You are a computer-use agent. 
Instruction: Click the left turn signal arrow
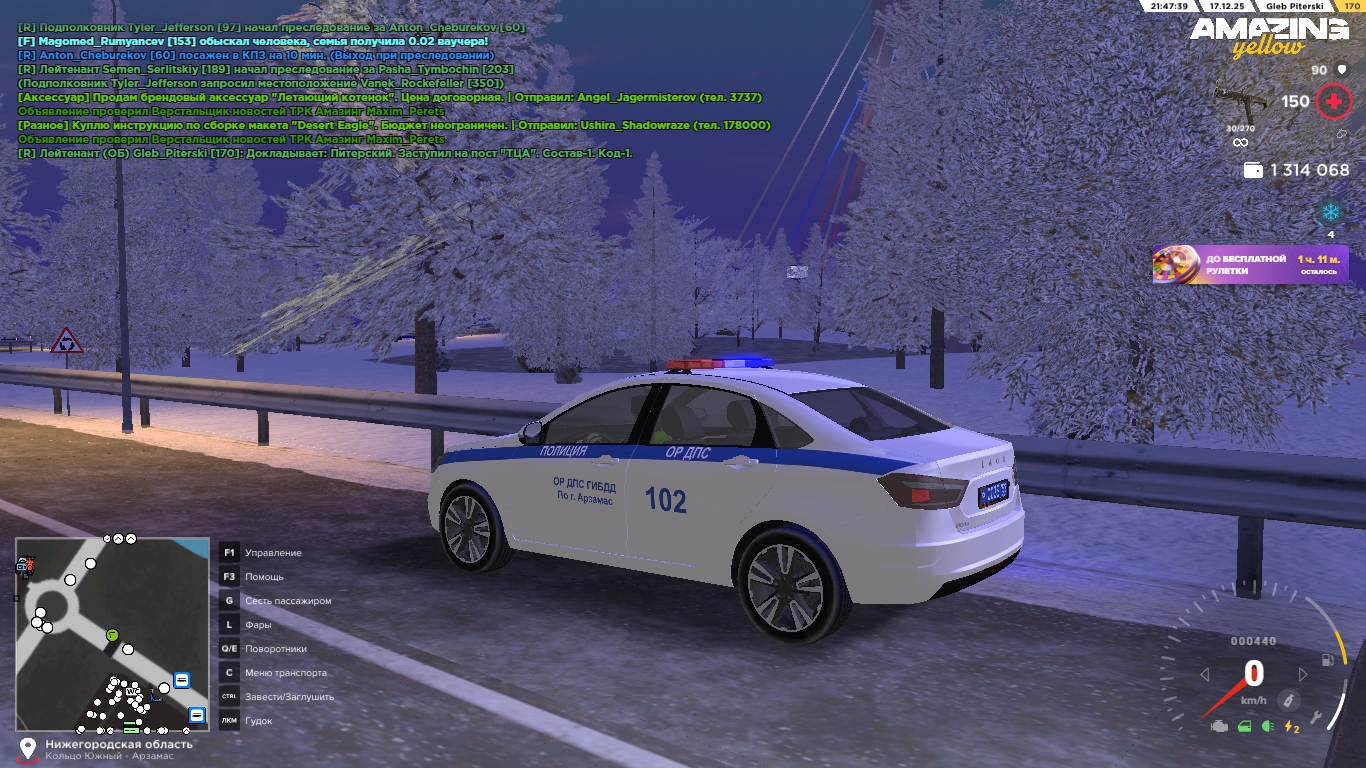pyautogui.click(x=1205, y=675)
